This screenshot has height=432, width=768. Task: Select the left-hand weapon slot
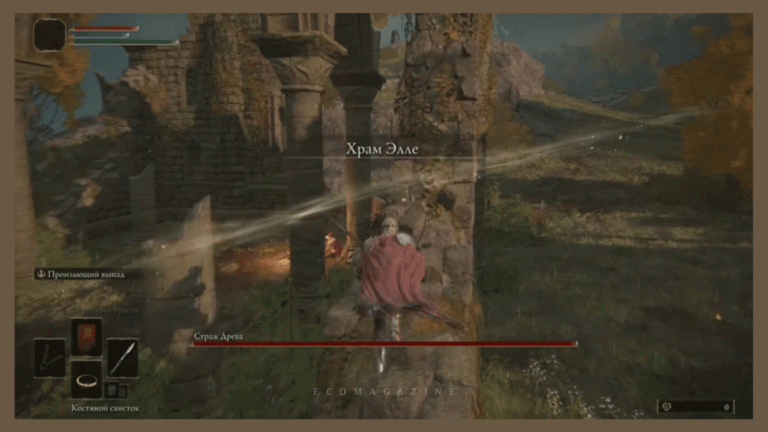(x=50, y=357)
